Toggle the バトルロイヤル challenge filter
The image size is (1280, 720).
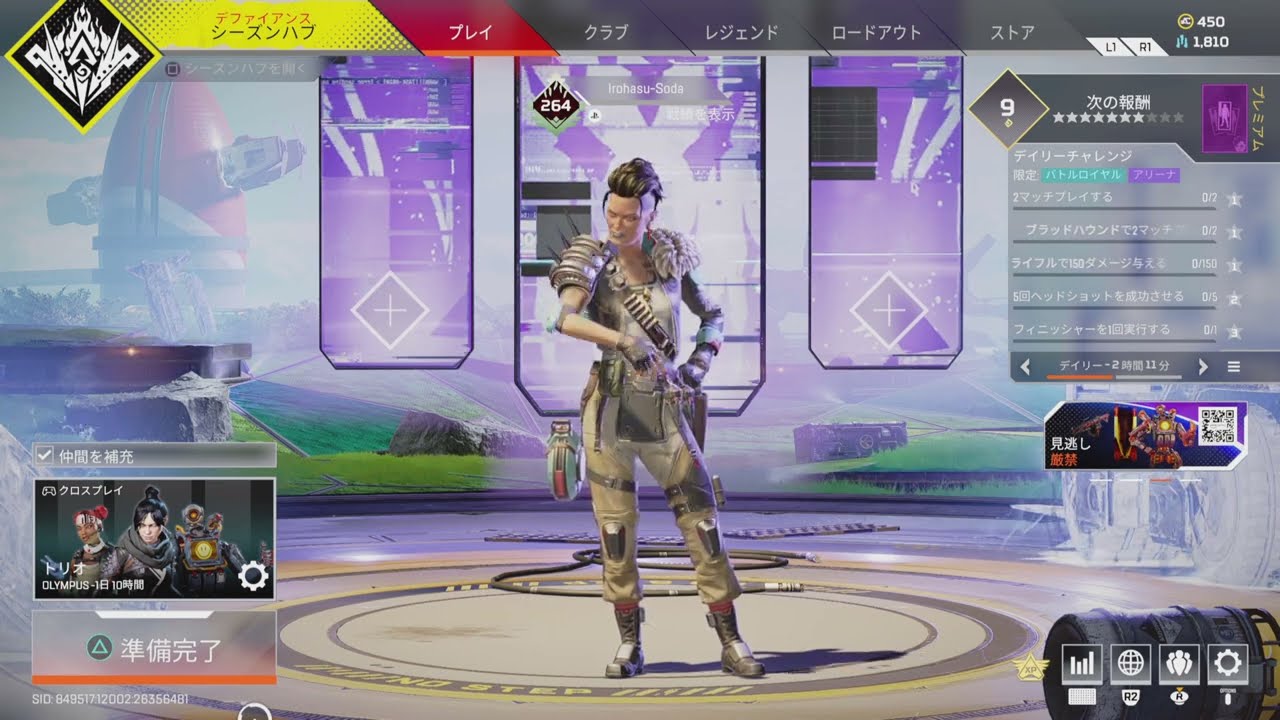click(1085, 174)
